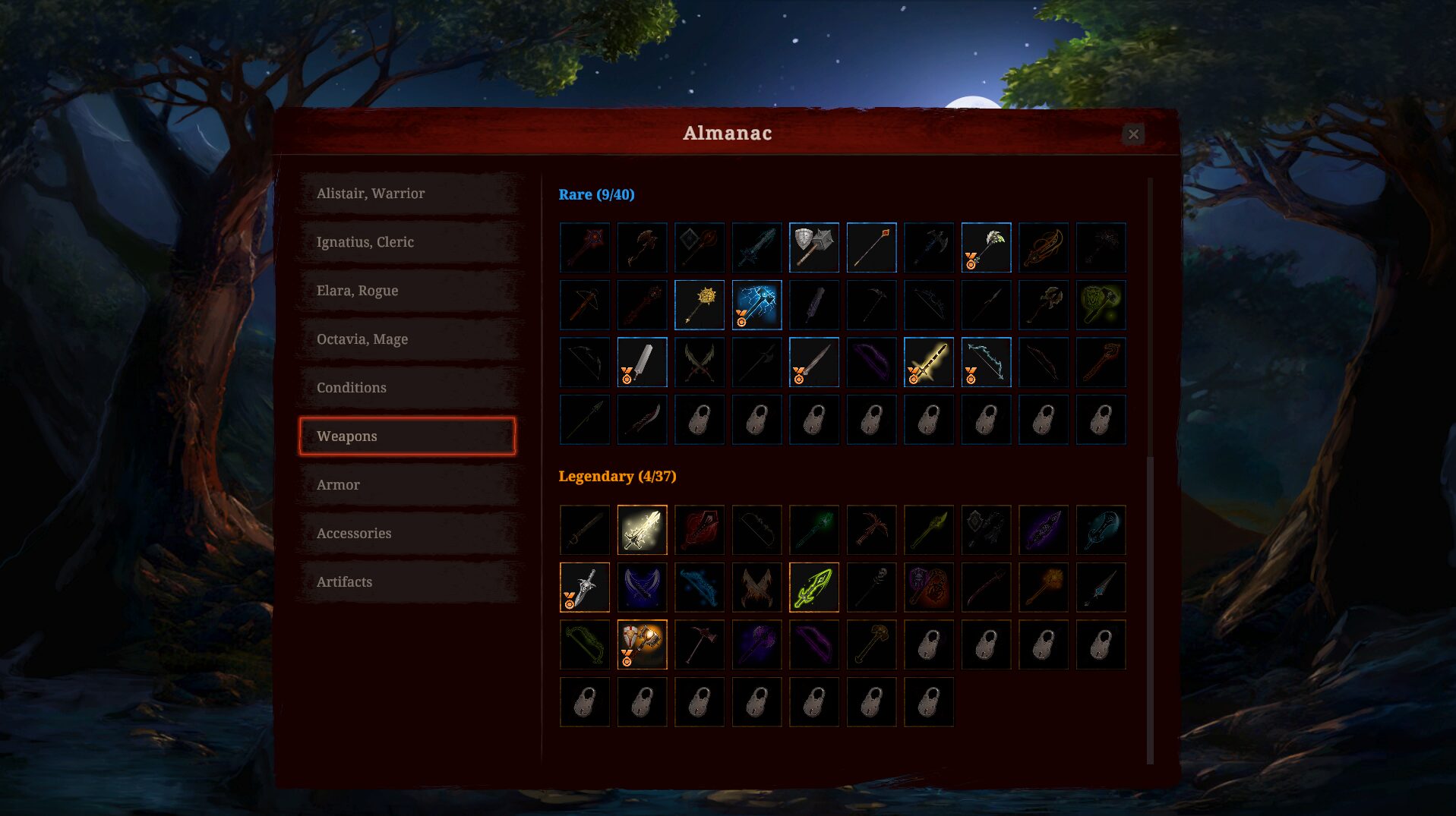The image size is (1456, 816).
Task: View the icy blue rare bow
Action: pyautogui.click(x=986, y=363)
